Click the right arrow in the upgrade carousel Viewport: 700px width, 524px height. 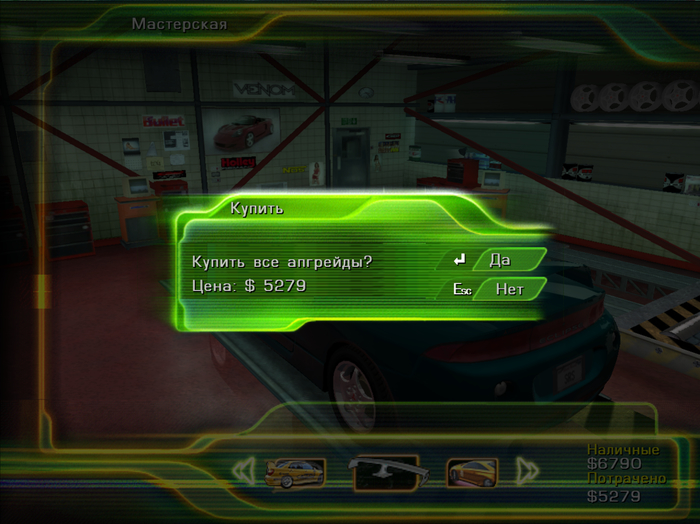(x=526, y=471)
